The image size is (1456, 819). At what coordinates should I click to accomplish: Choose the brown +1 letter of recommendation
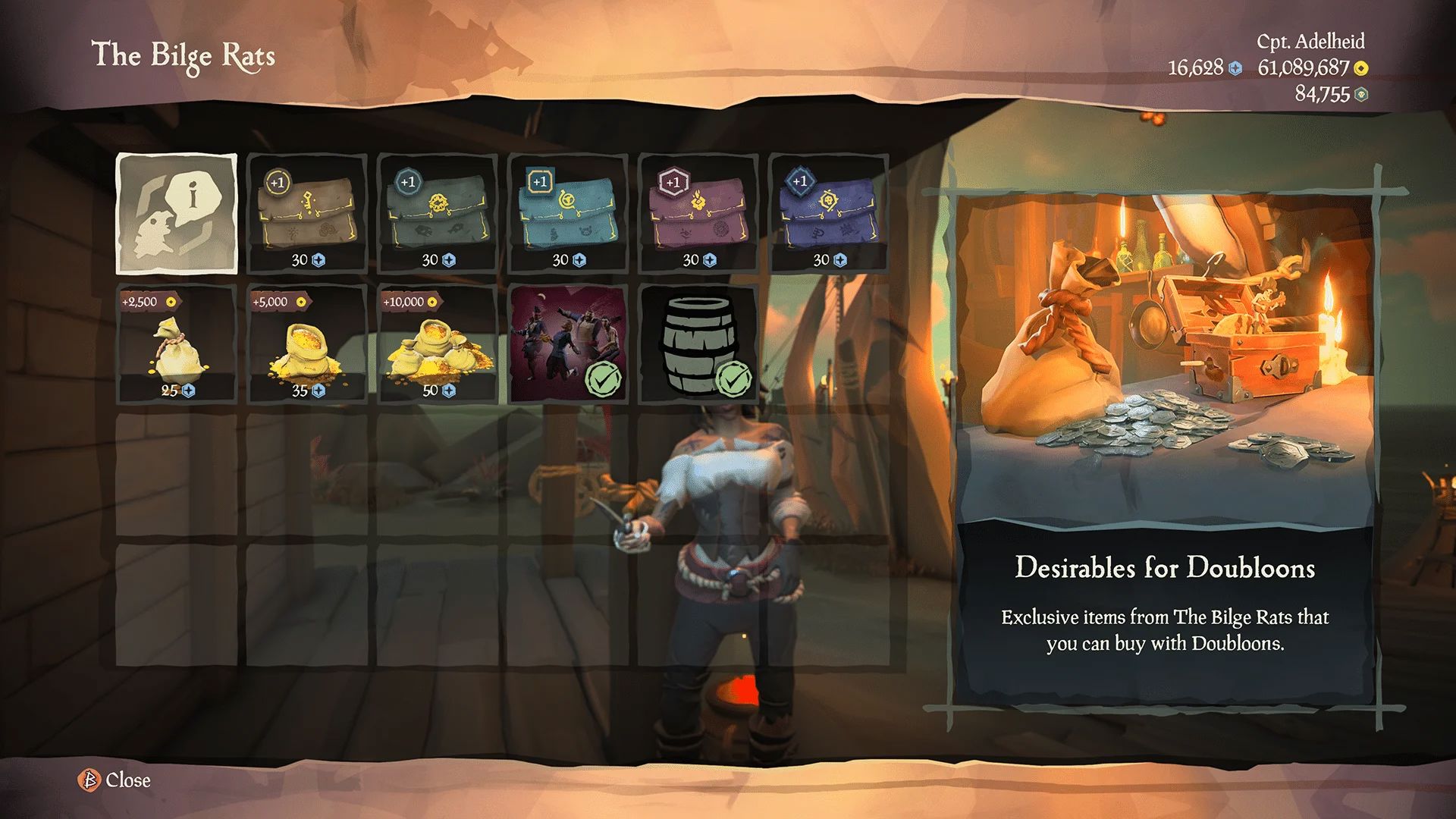(x=307, y=214)
